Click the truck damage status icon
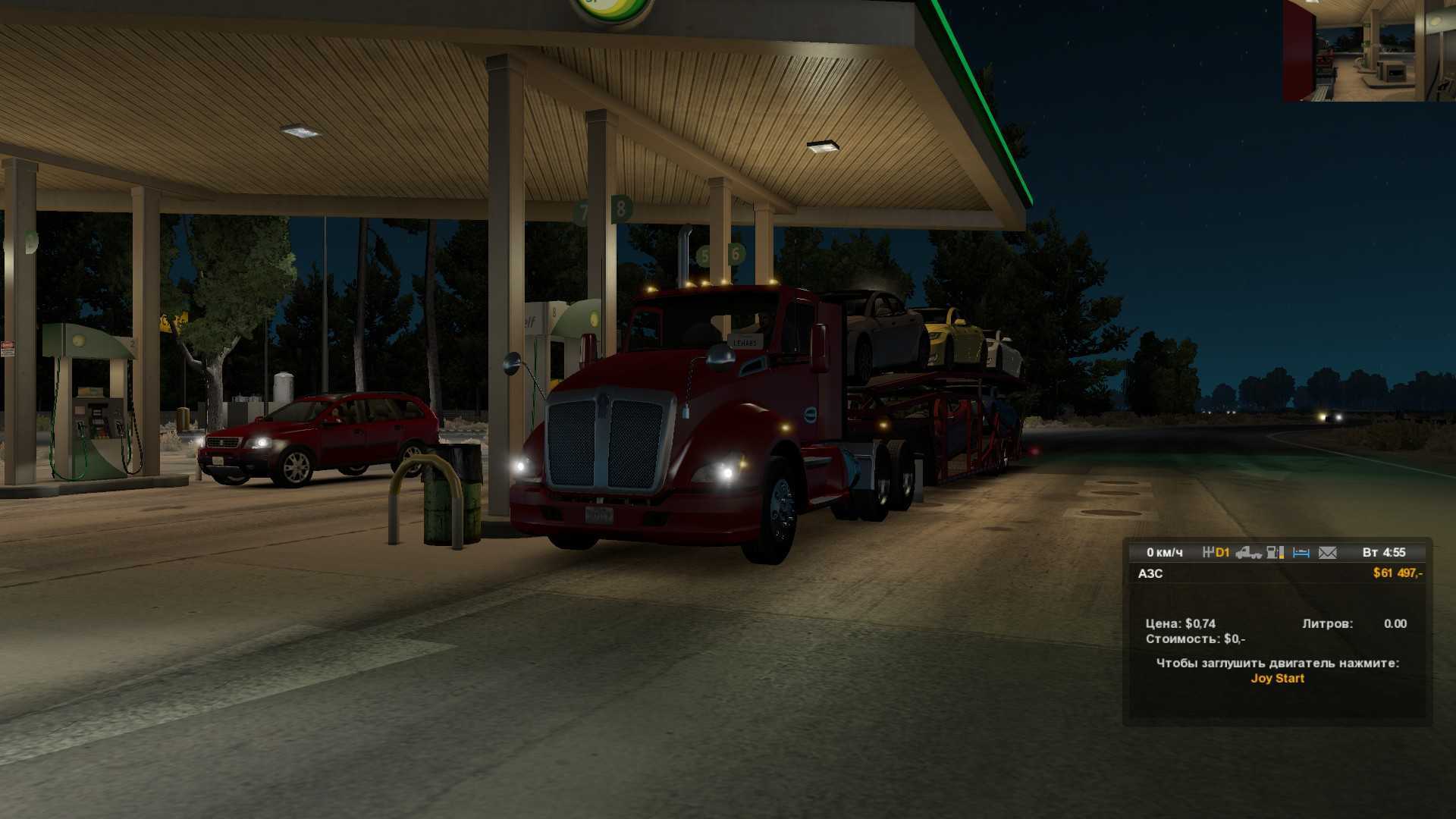Viewport: 1456px width, 819px height. [x=1248, y=553]
